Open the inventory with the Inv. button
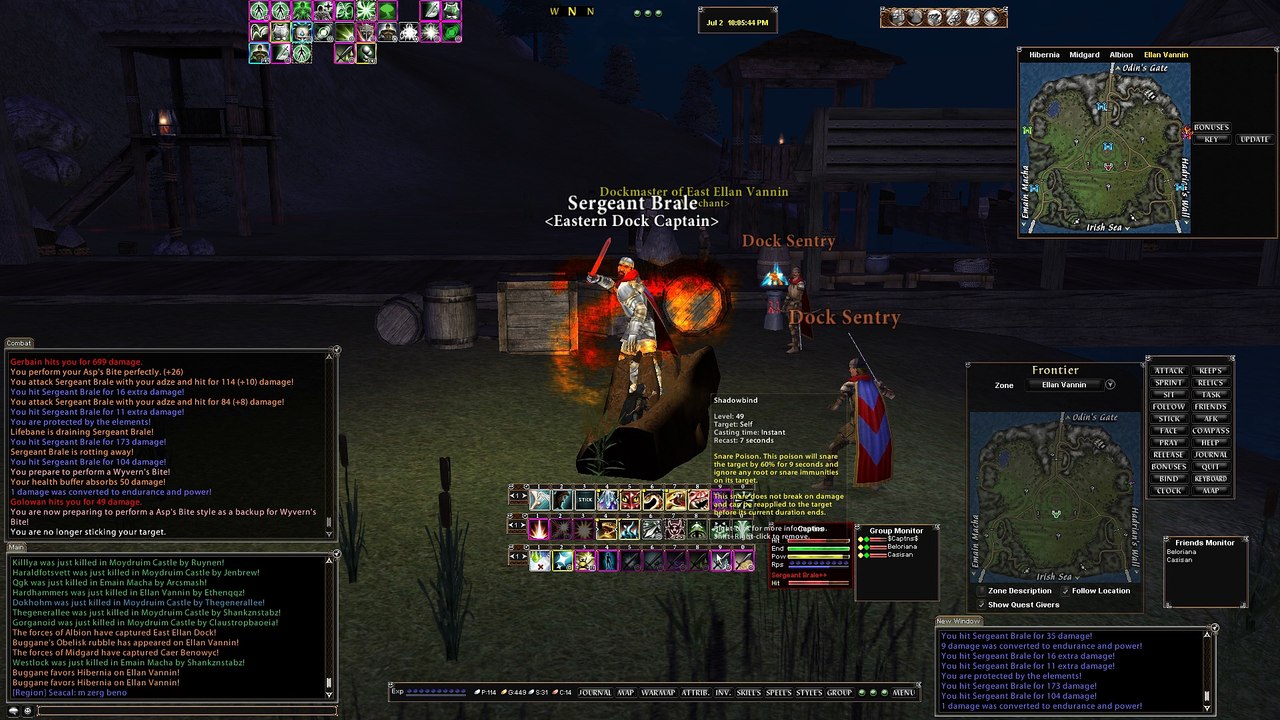 coord(722,692)
